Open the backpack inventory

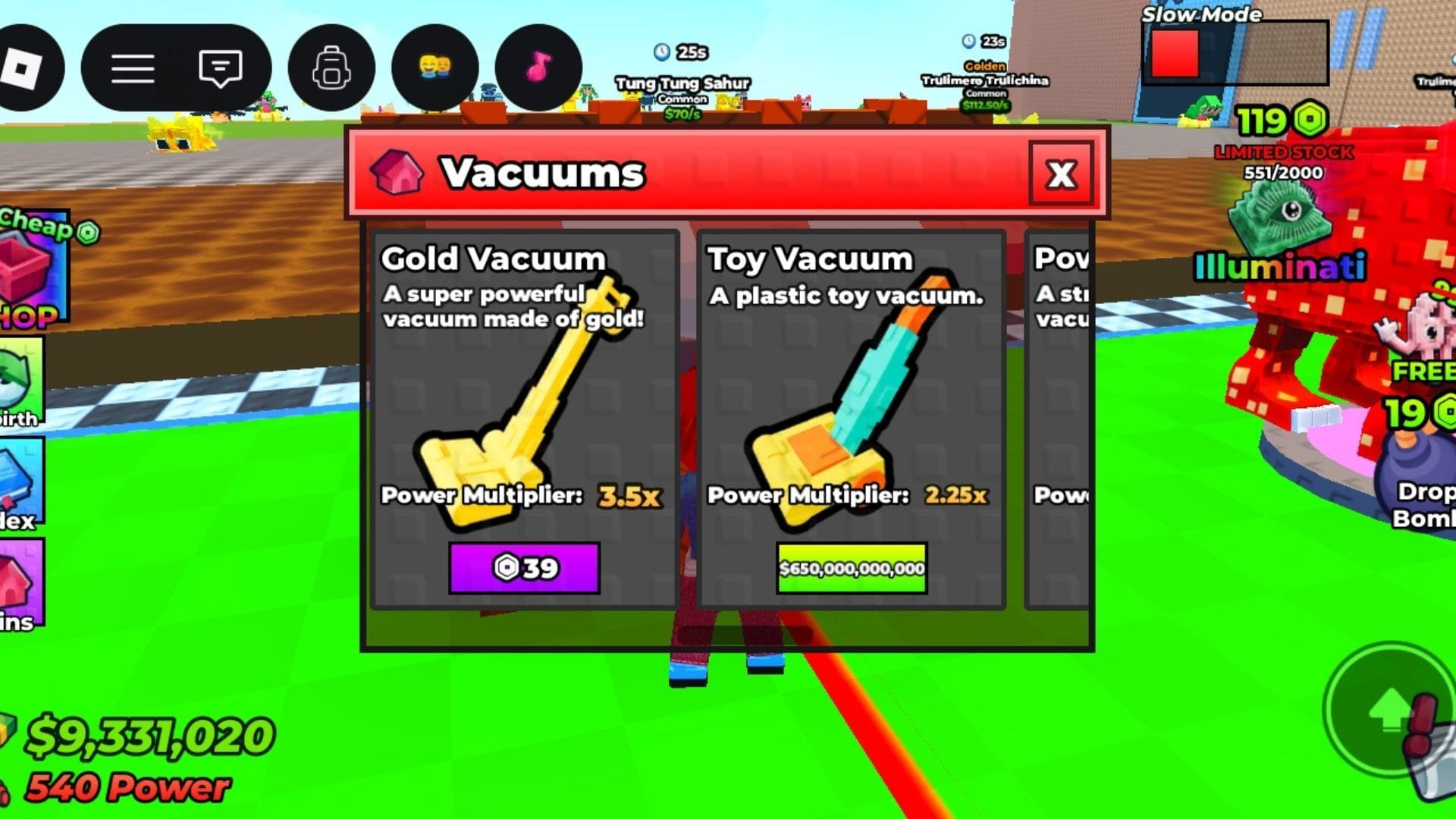tap(331, 68)
